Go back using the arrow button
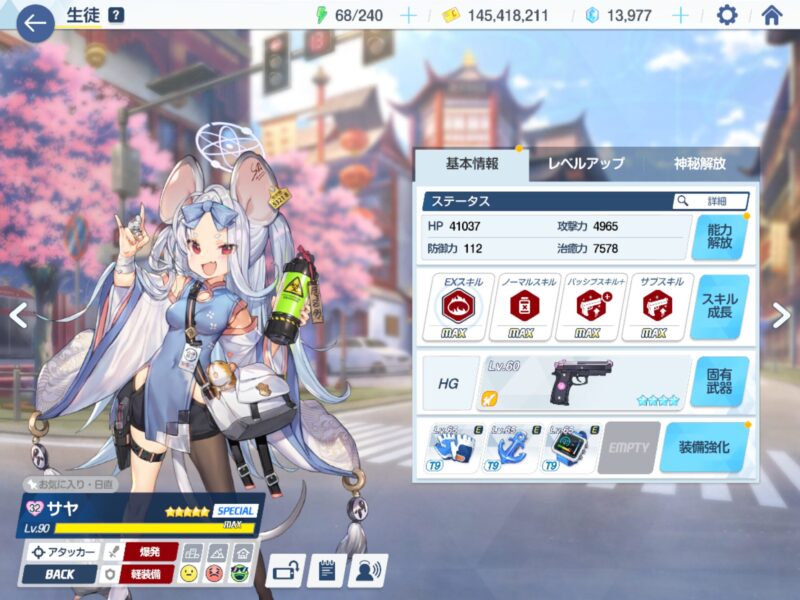 pyautogui.click(x=34, y=22)
